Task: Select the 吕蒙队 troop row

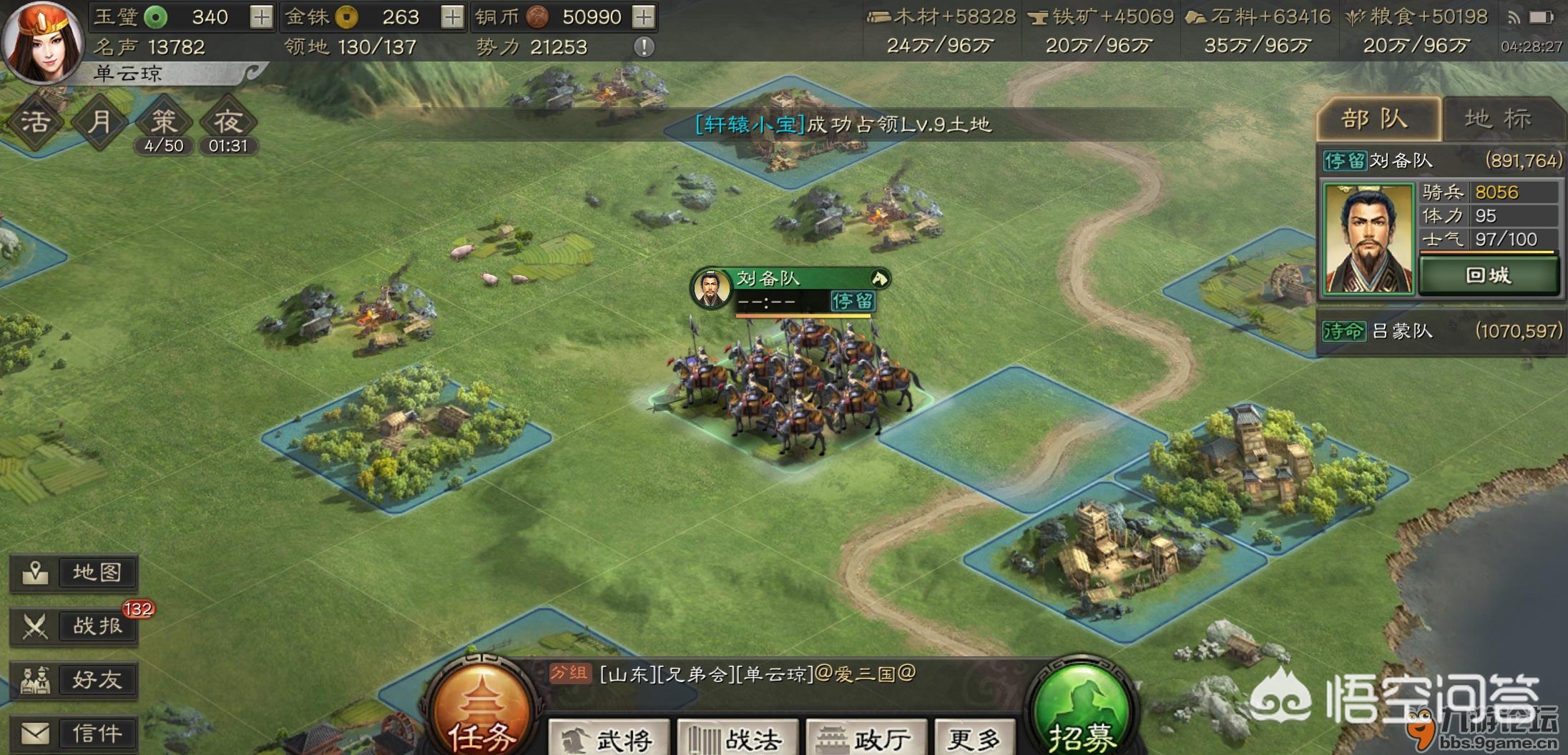Action: coord(1441,331)
